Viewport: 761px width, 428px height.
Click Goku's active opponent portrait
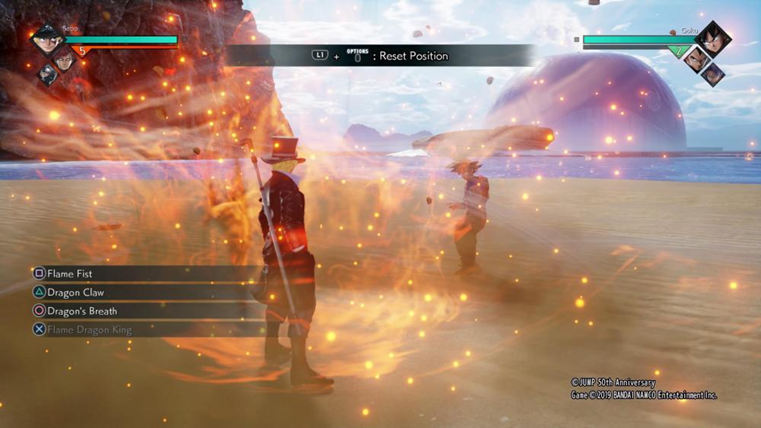(x=713, y=40)
